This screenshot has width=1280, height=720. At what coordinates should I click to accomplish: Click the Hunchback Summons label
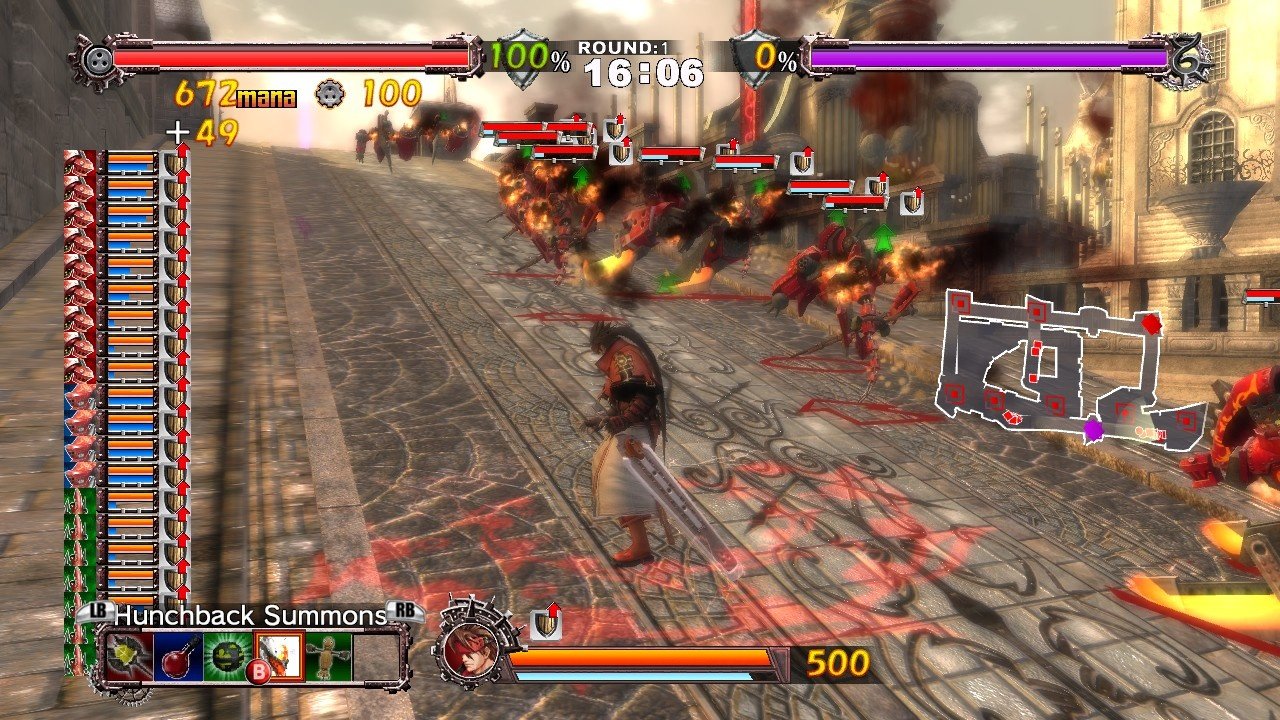(x=250, y=616)
